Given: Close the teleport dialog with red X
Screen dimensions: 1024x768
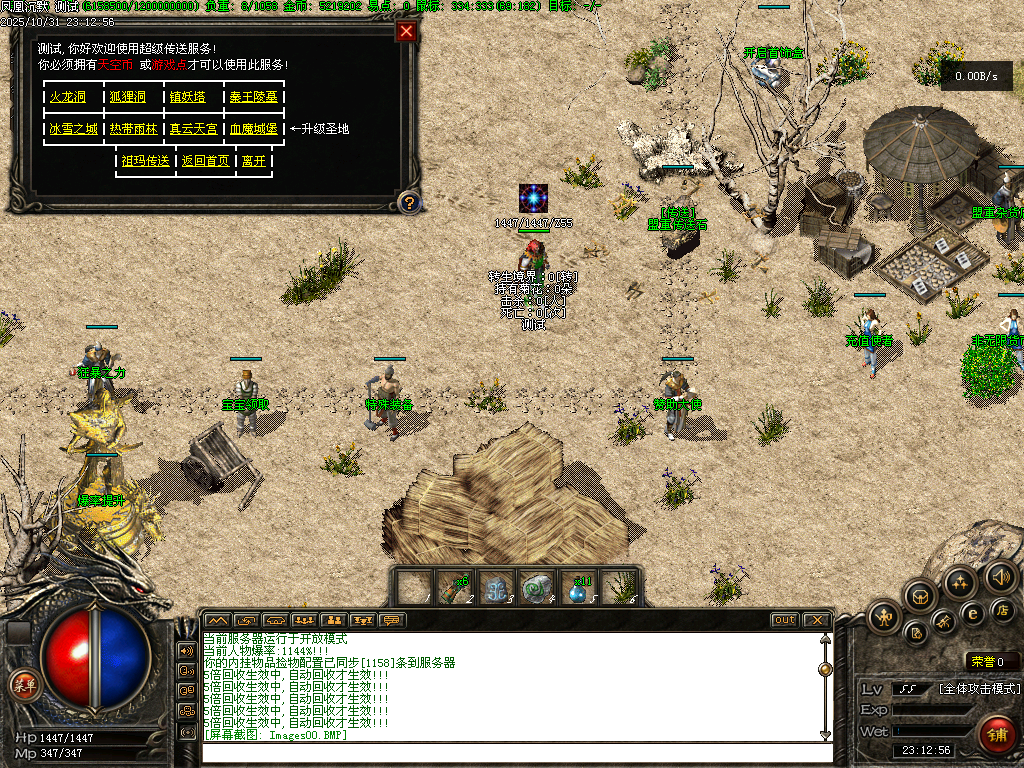Looking at the screenshot, I should click(406, 31).
